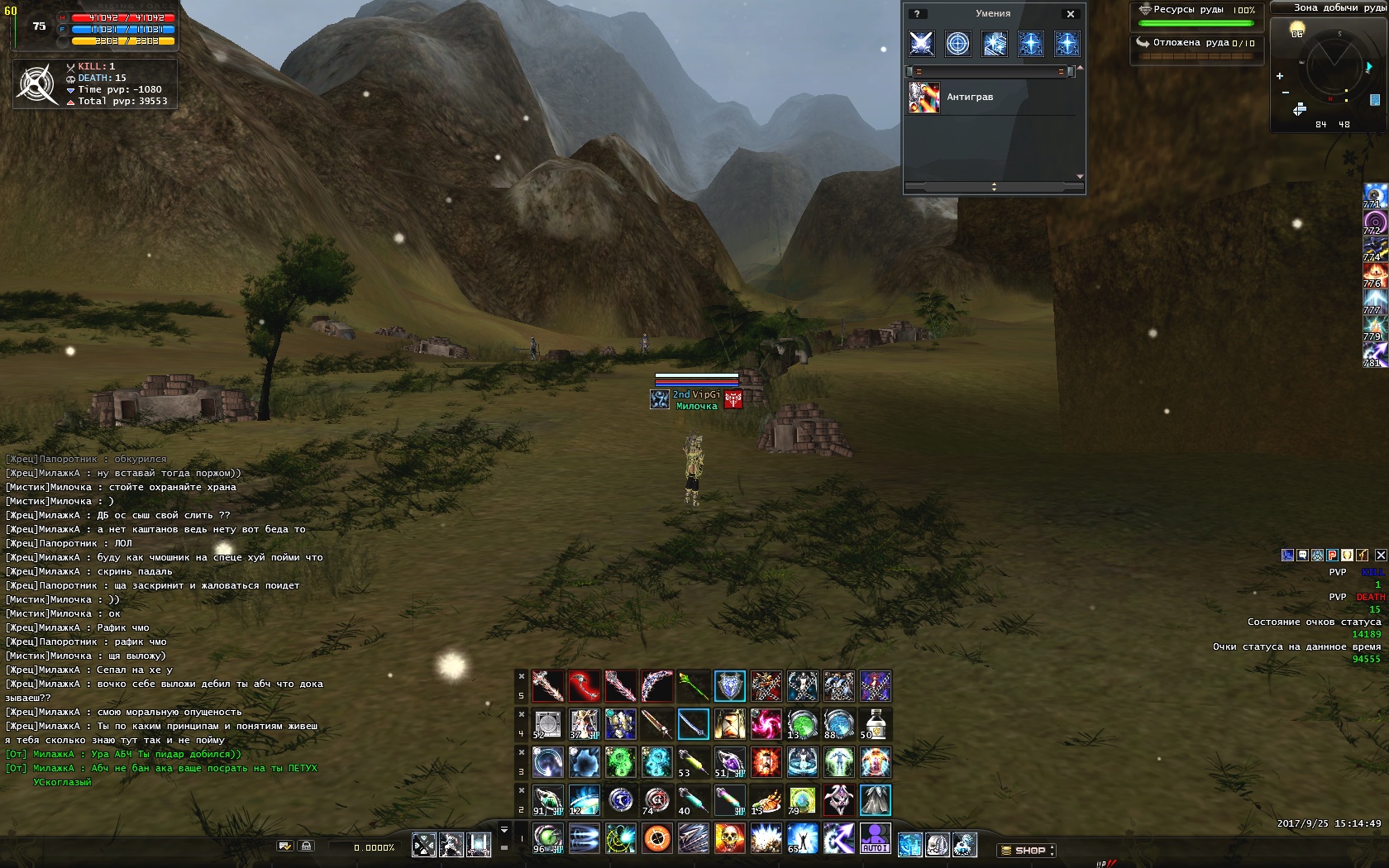Choose the crosshair target skill category
The image size is (1389, 868).
pyautogui.click(x=957, y=43)
